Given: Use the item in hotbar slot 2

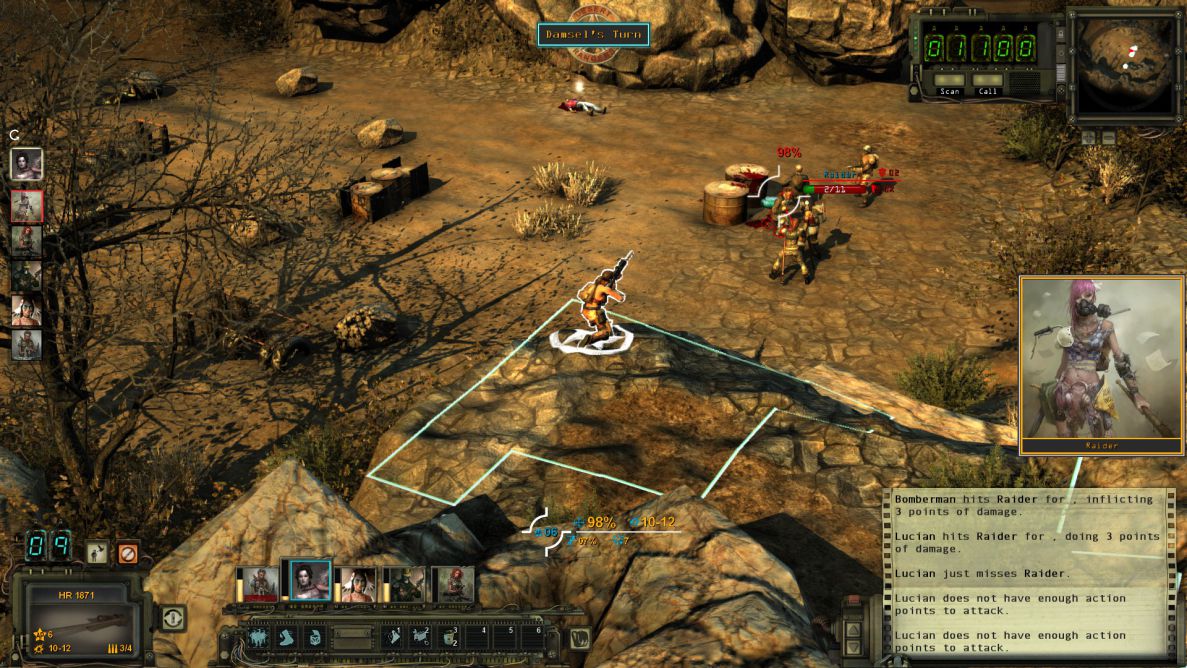Looking at the screenshot, I should click(422, 637).
